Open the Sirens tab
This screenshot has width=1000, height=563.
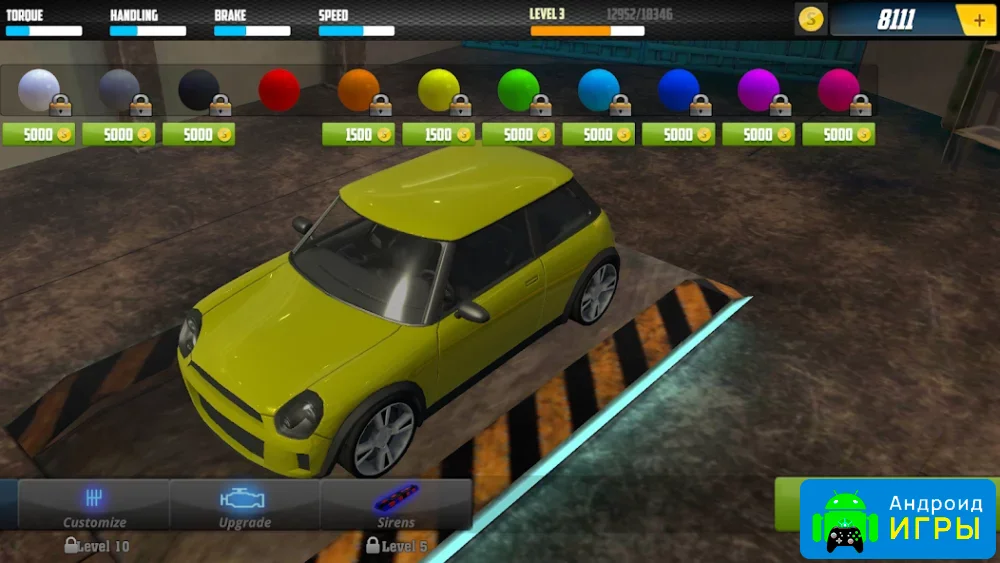pos(395,505)
